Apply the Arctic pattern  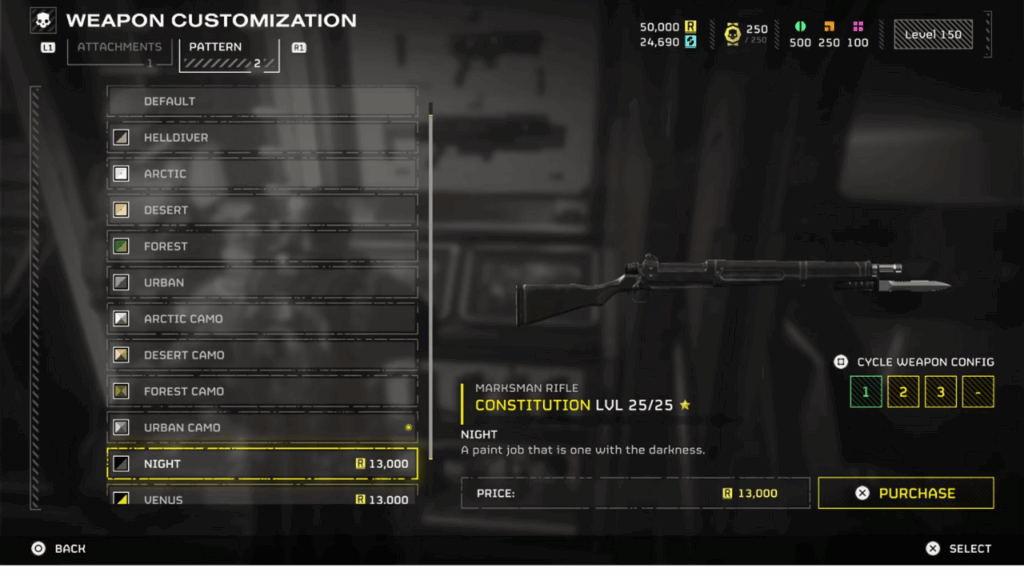click(x=262, y=174)
